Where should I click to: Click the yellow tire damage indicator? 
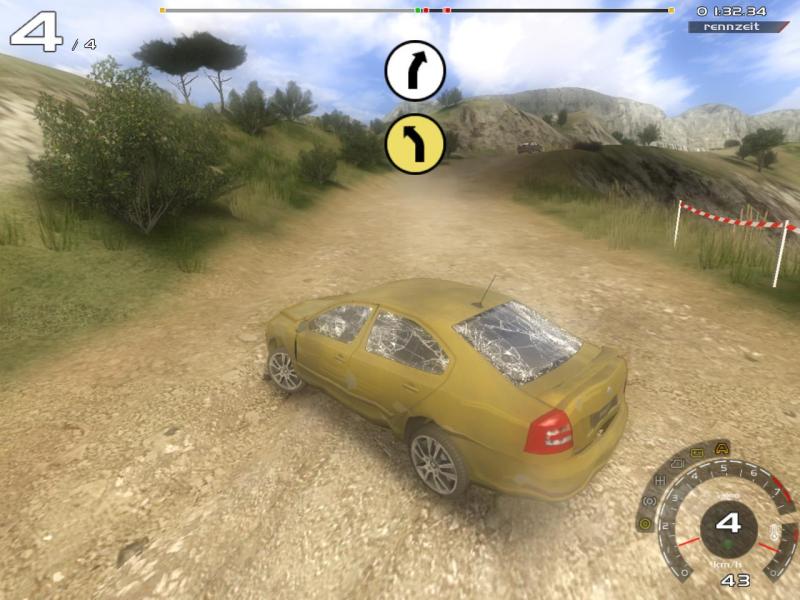click(x=644, y=524)
